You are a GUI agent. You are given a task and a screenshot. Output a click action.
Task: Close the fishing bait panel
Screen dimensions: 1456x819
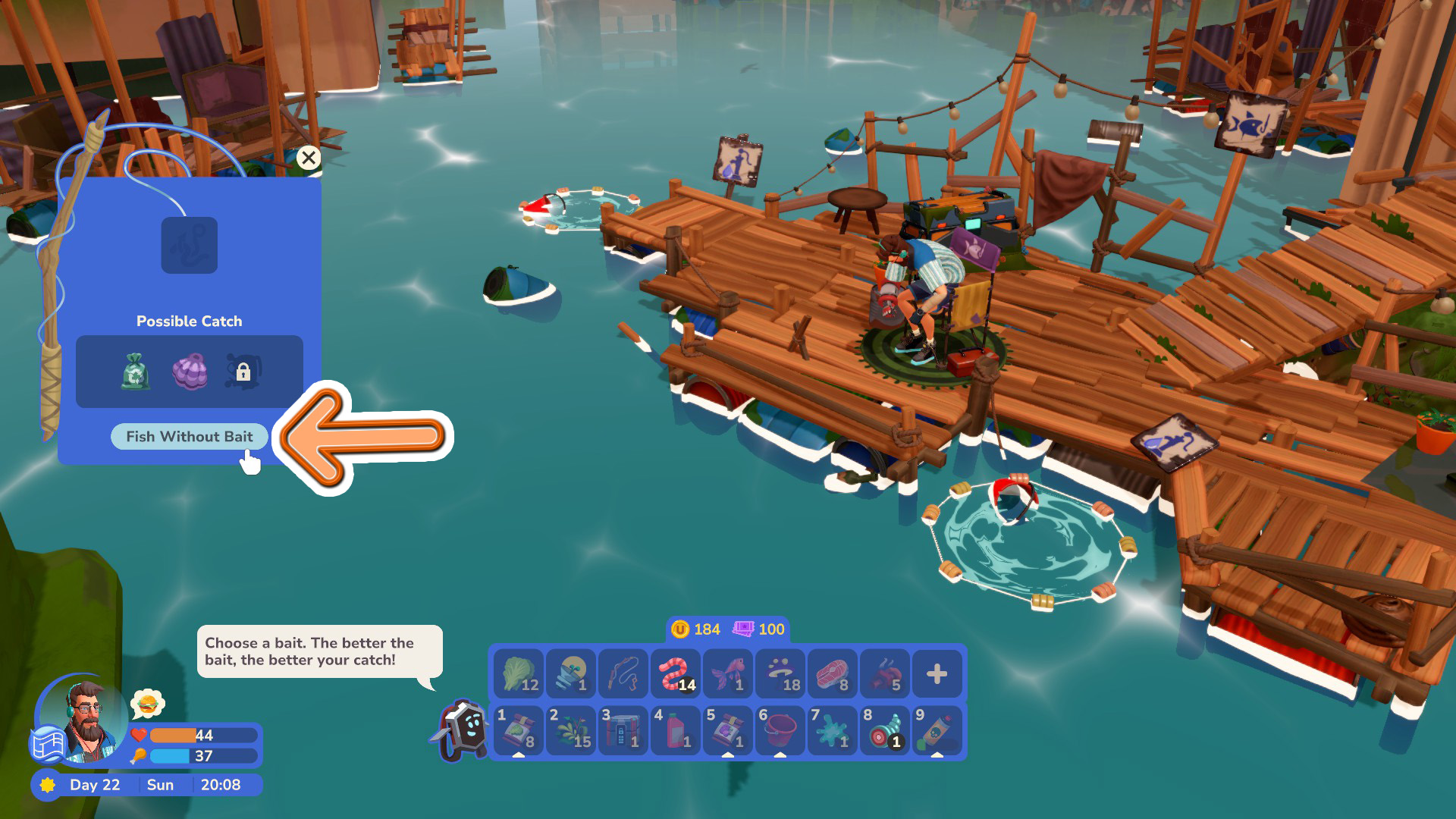coord(308,158)
